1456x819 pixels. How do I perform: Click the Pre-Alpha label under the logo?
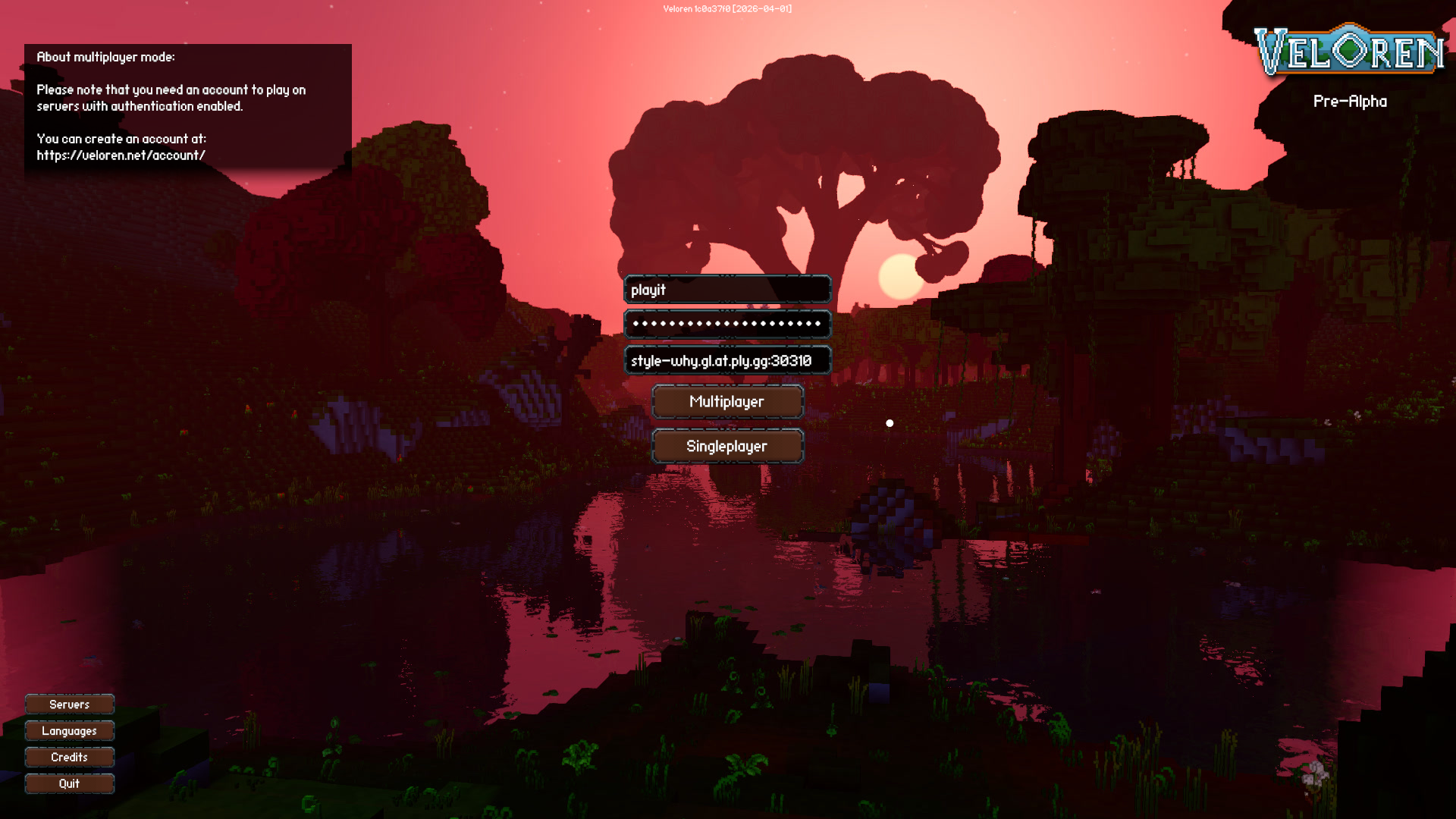pos(1351,101)
